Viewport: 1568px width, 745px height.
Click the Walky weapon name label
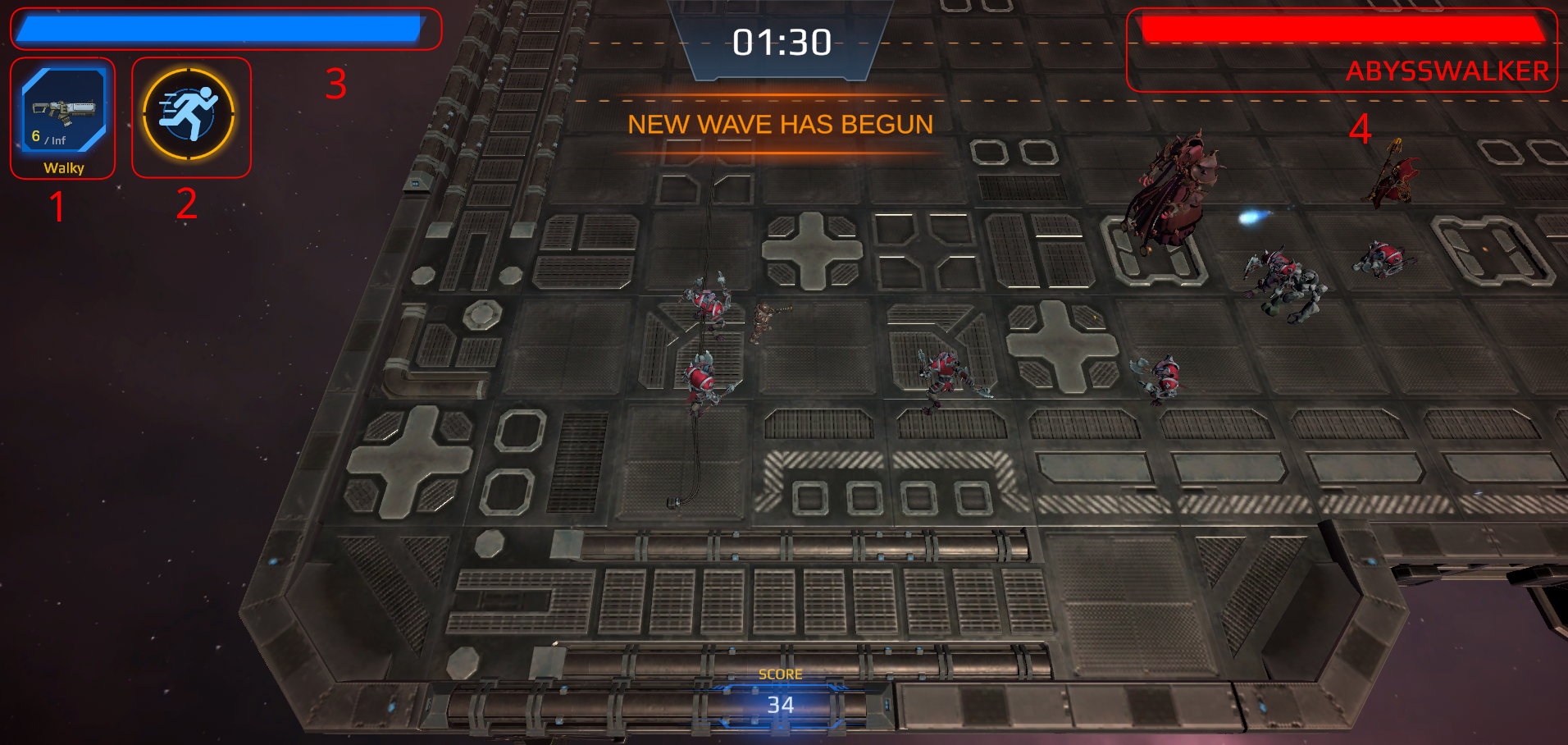tap(63, 167)
